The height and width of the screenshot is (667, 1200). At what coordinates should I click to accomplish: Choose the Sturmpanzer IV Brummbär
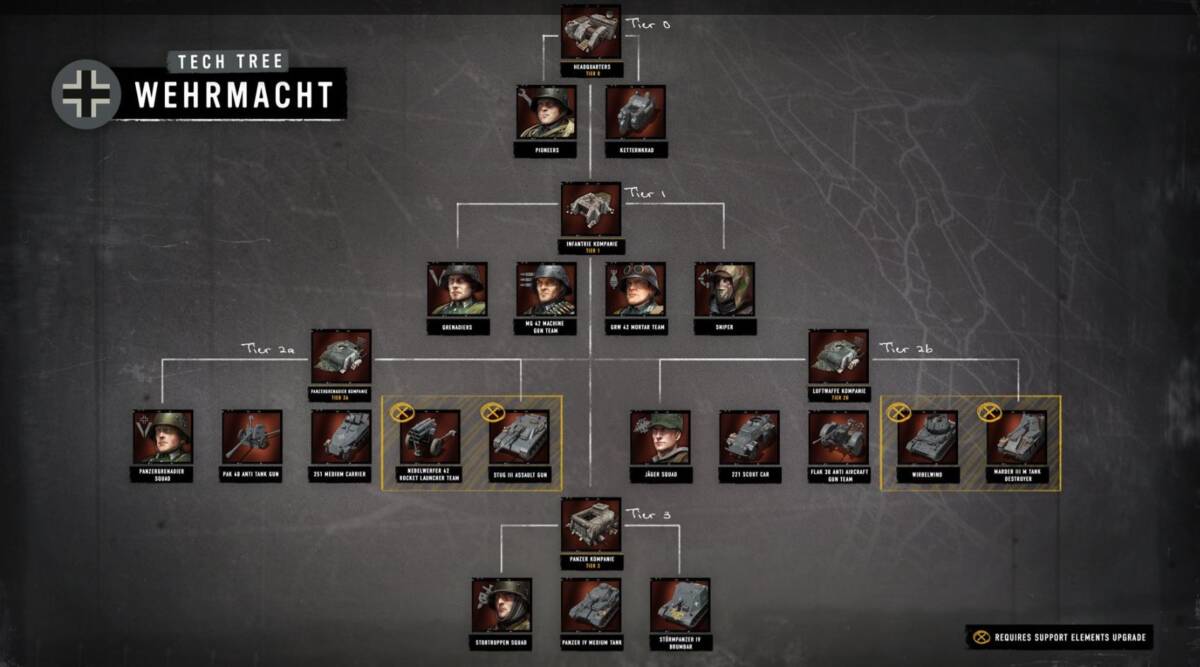coord(680,605)
